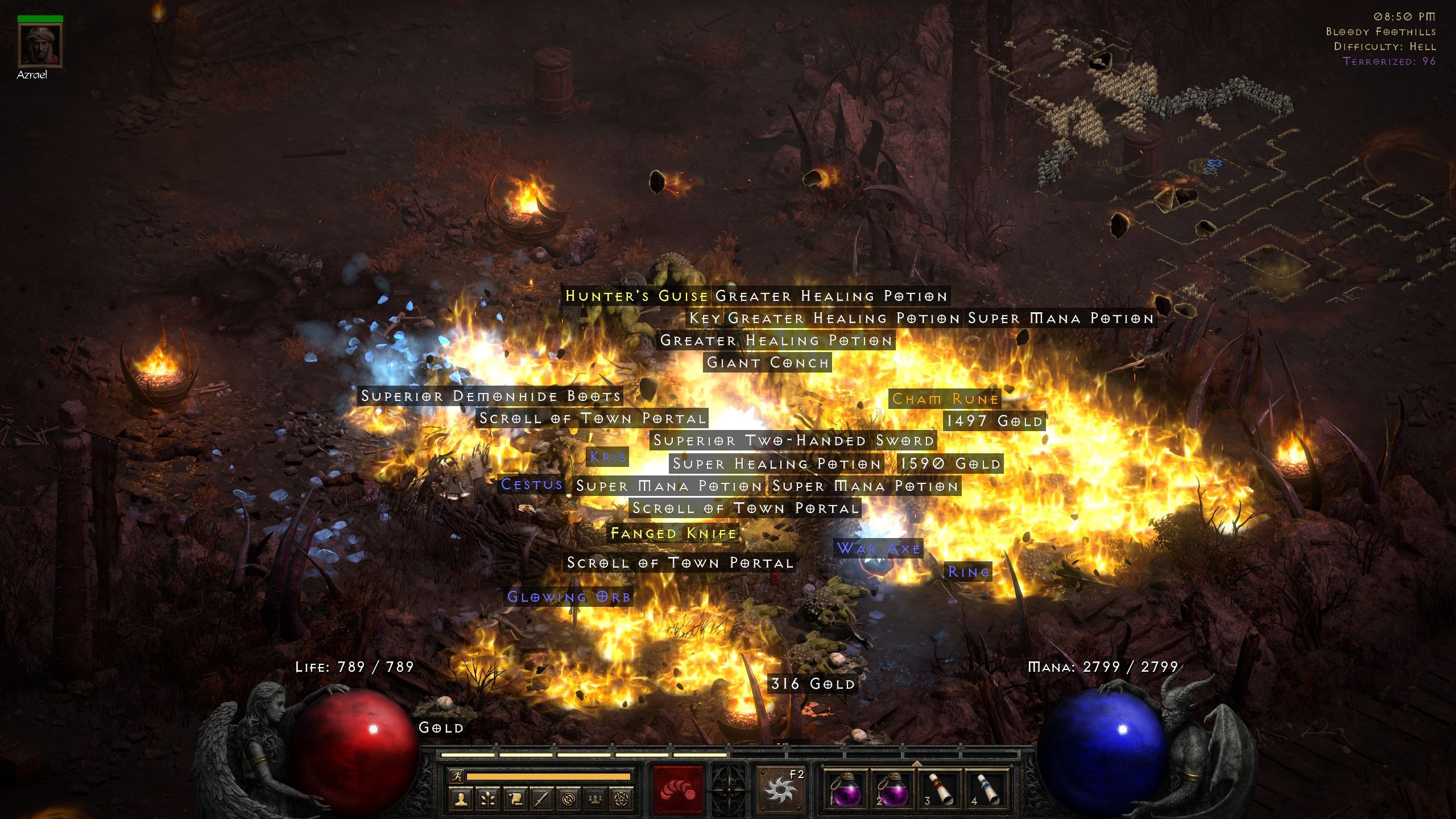Pick up the Hunter's Guise

[636, 296]
